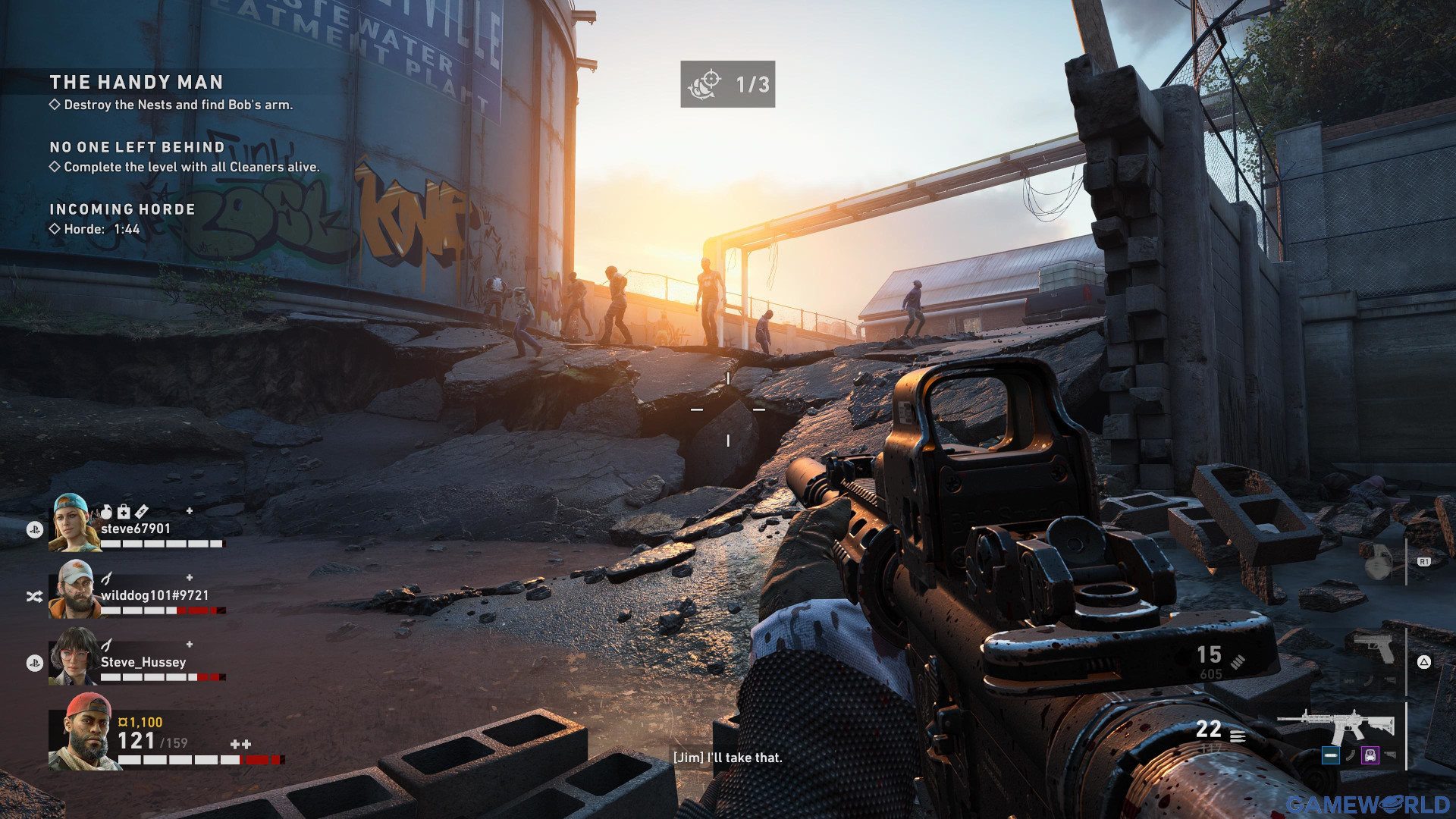
Task: Select the assault rifle primary weapon slot
Action: pyautogui.click(x=1336, y=726)
